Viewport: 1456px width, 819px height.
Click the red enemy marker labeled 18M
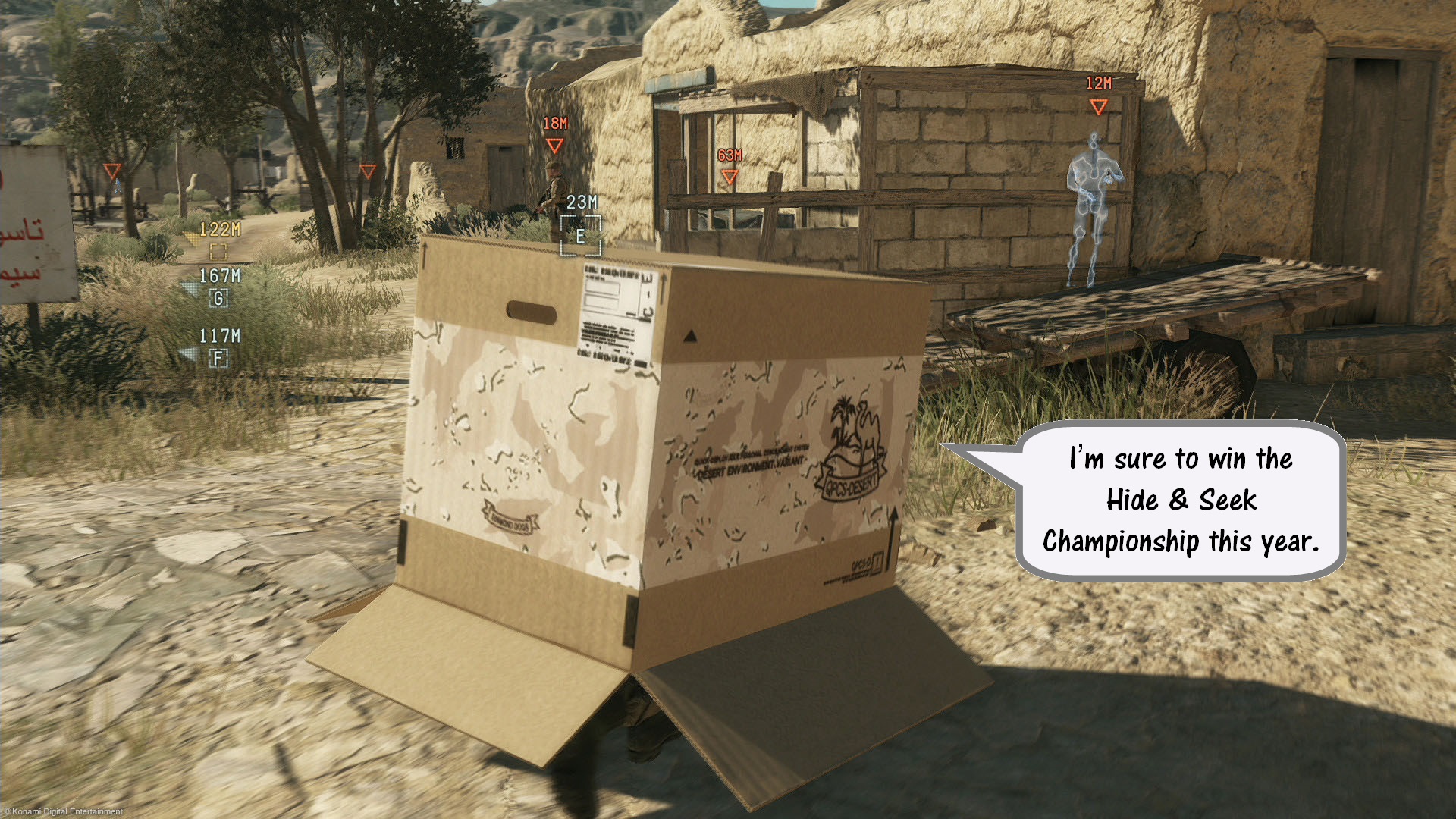(554, 145)
